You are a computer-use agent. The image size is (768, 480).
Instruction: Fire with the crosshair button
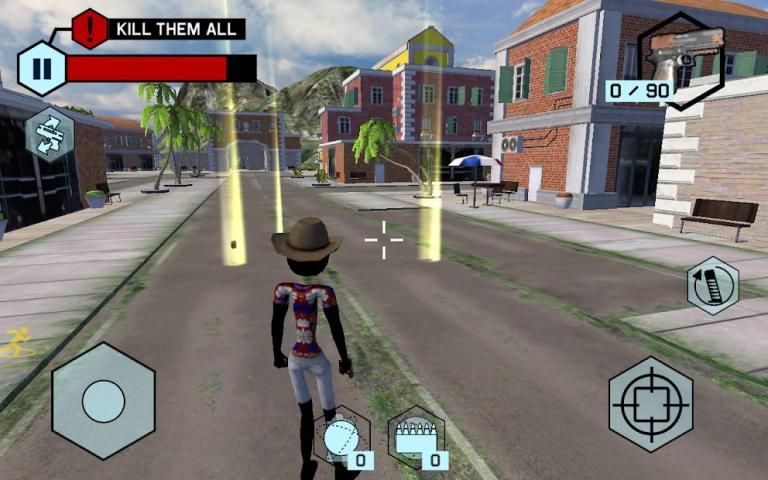(650, 403)
